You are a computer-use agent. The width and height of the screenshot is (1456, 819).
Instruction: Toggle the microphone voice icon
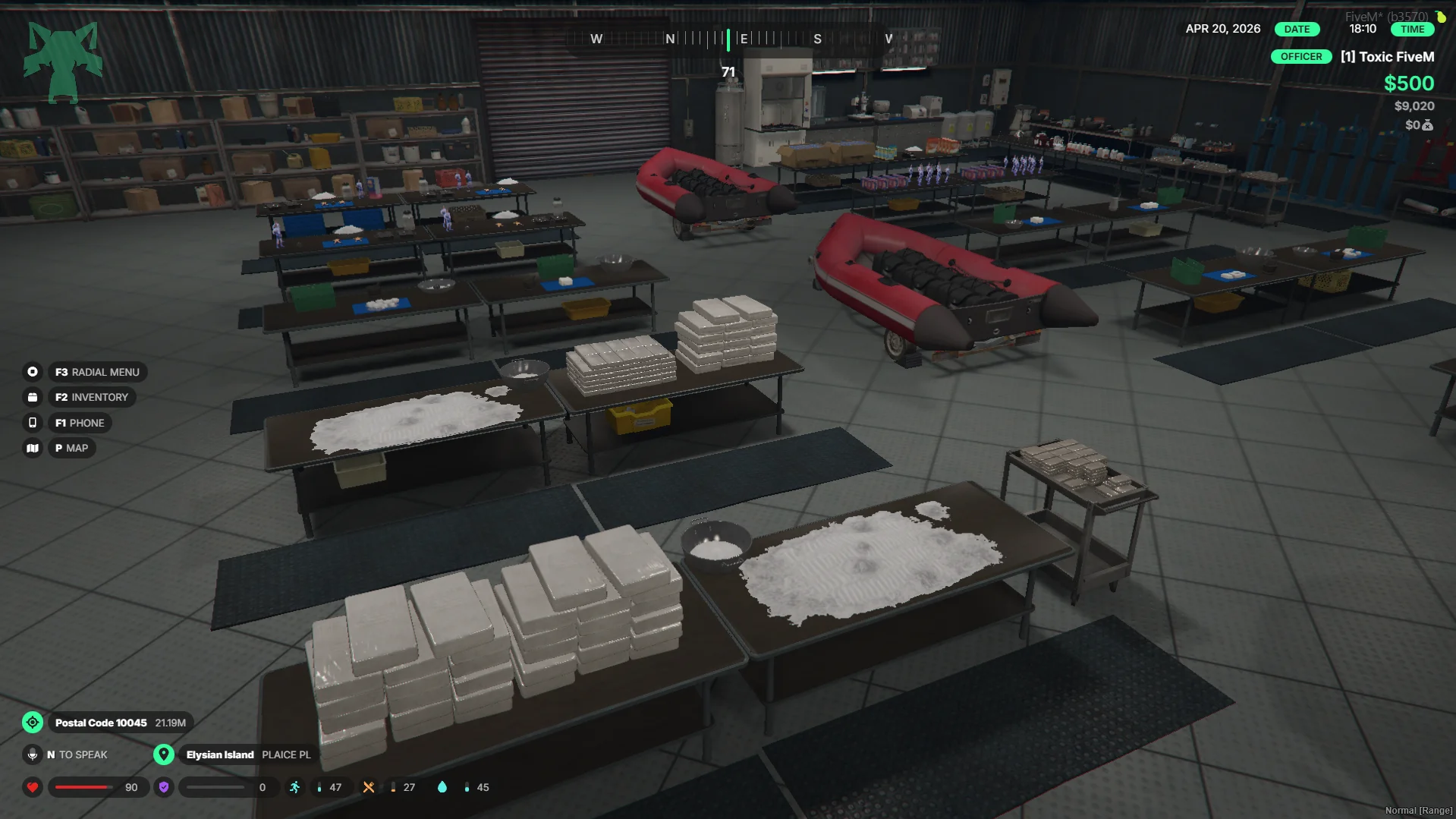33,754
